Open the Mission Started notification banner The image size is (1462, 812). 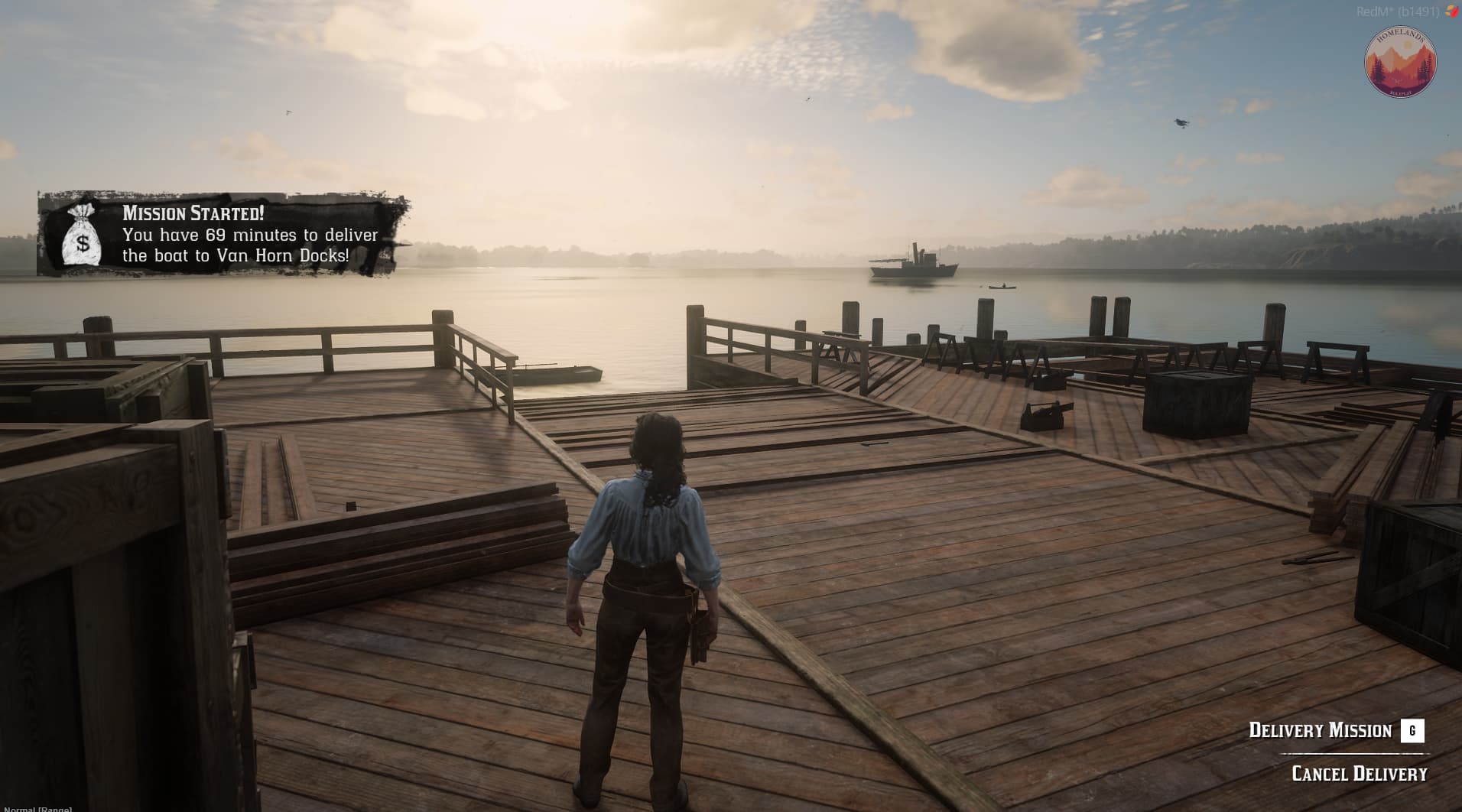(x=222, y=234)
